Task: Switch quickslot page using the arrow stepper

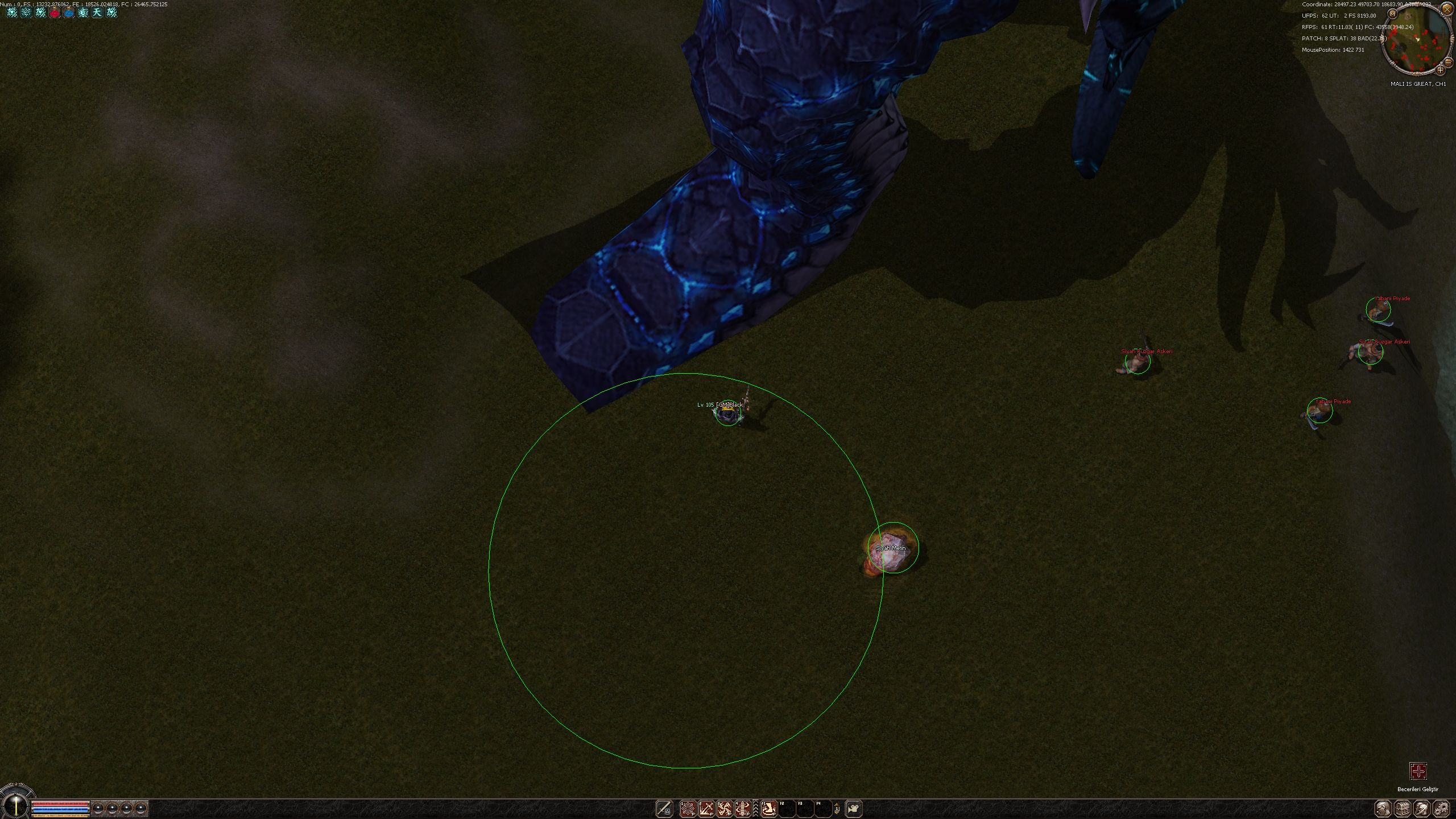Action: 837,808
